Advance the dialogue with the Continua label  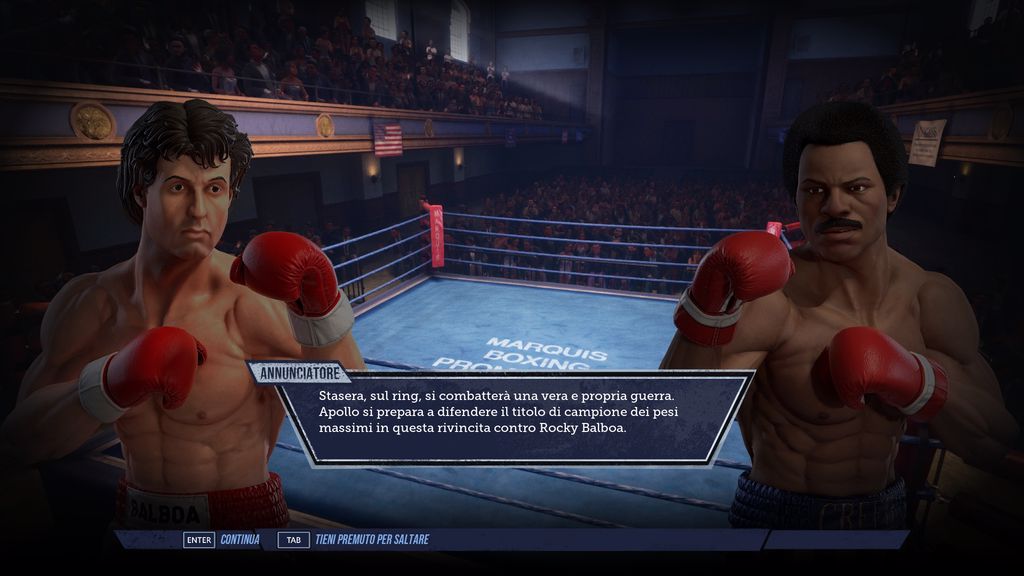pyautogui.click(x=240, y=540)
